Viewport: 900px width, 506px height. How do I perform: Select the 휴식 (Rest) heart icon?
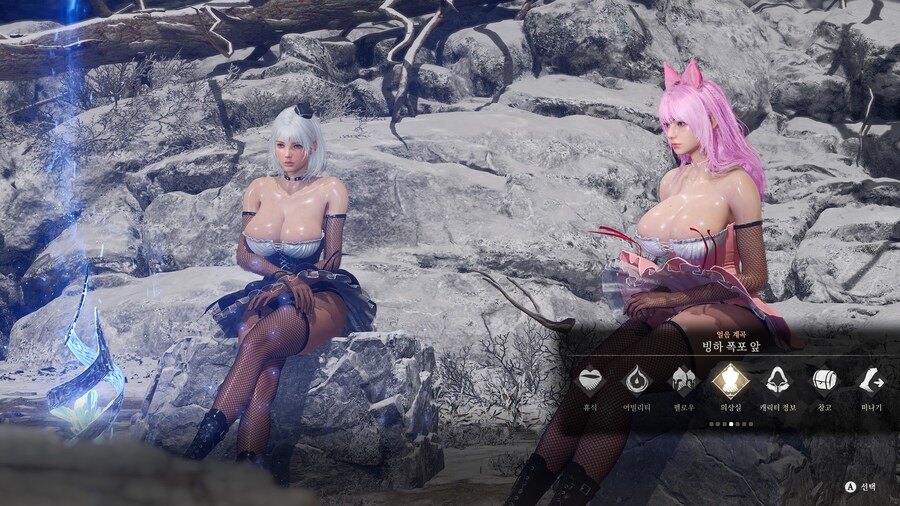[x=591, y=381]
